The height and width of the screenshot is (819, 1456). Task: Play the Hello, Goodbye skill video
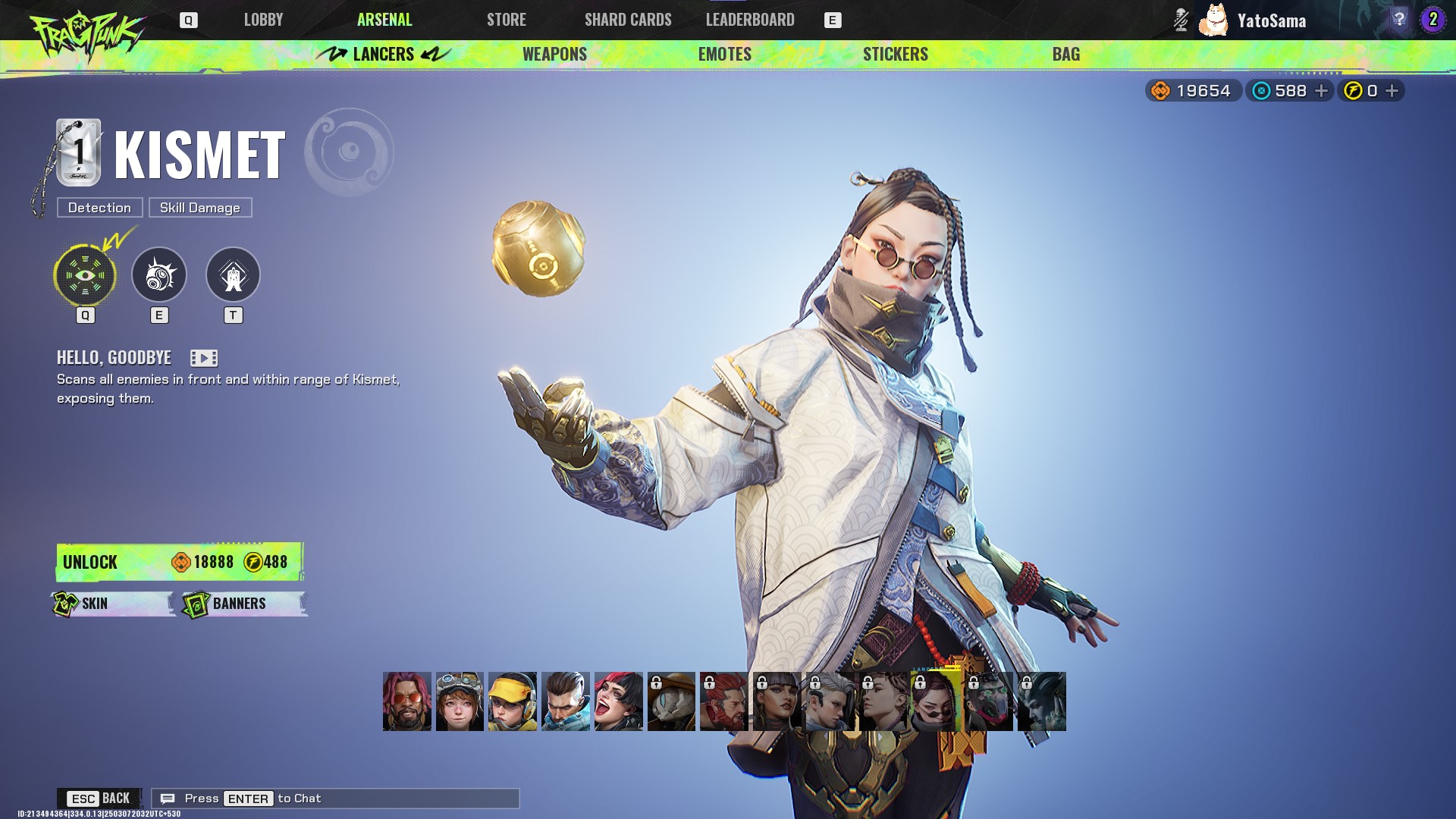pos(203,358)
